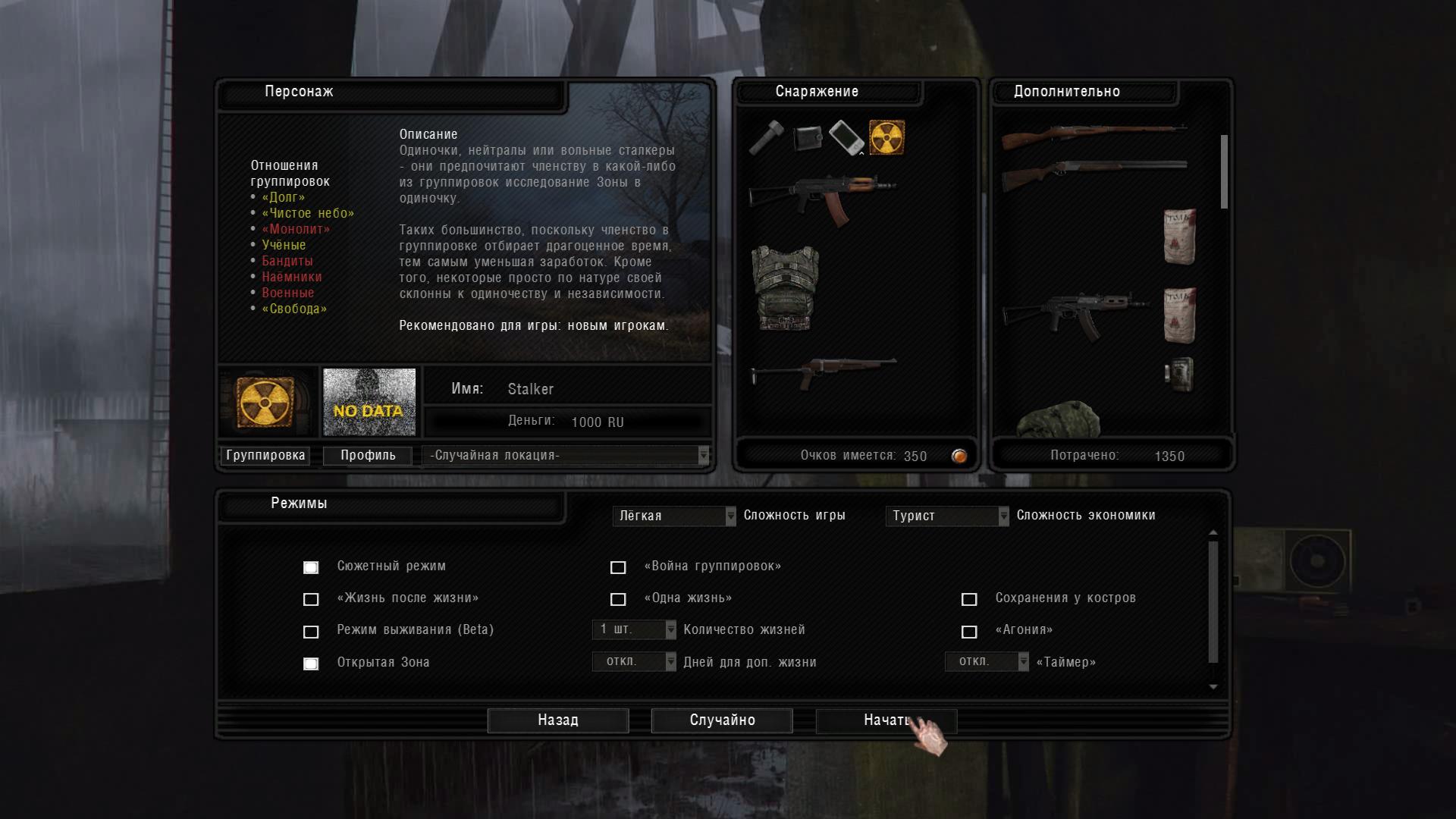Open the «Таймер» dropdown
This screenshot has width=1456, height=819.
point(987,662)
